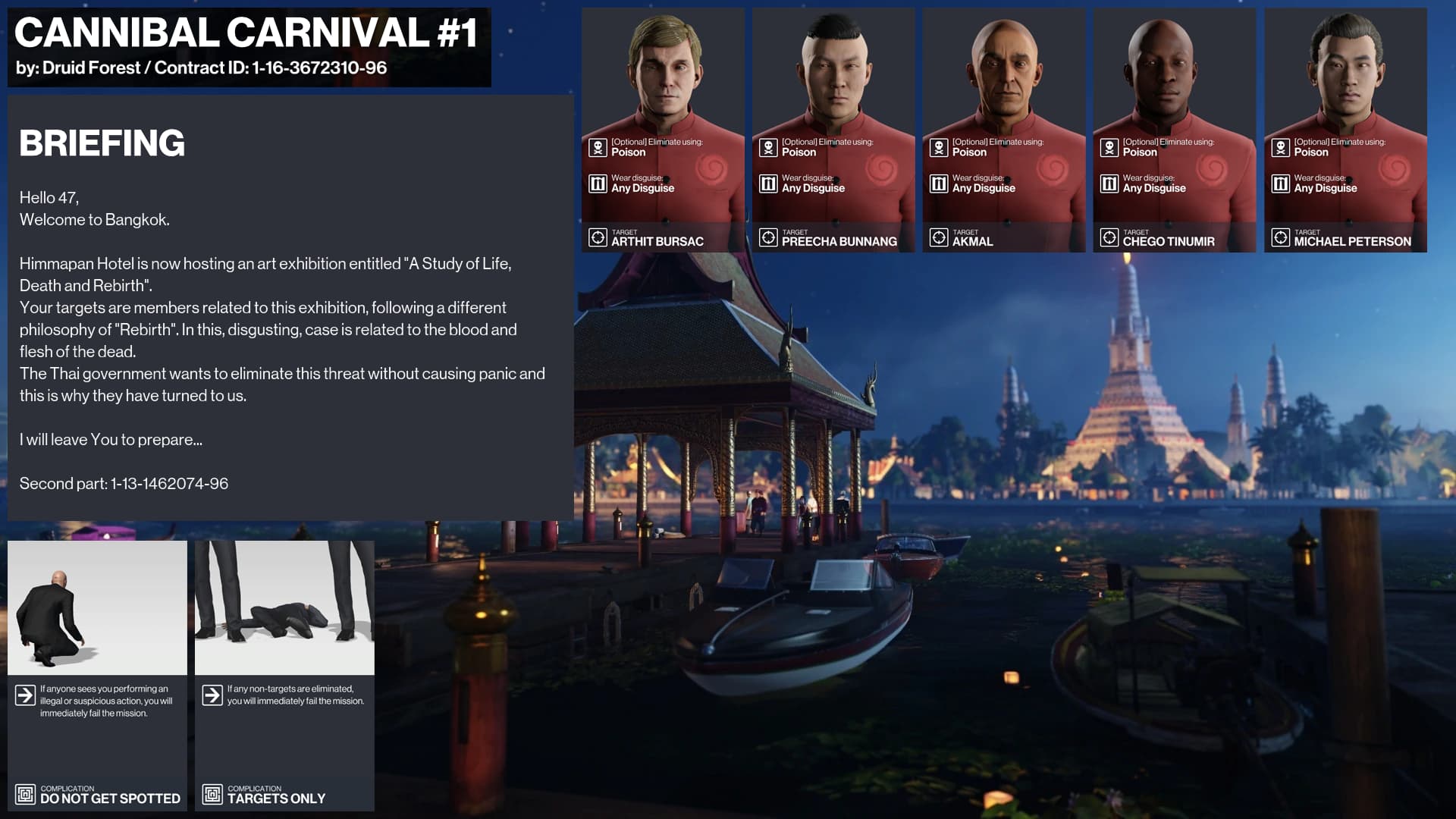Pick the Chego Tinumir target card

pos(1174,130)
